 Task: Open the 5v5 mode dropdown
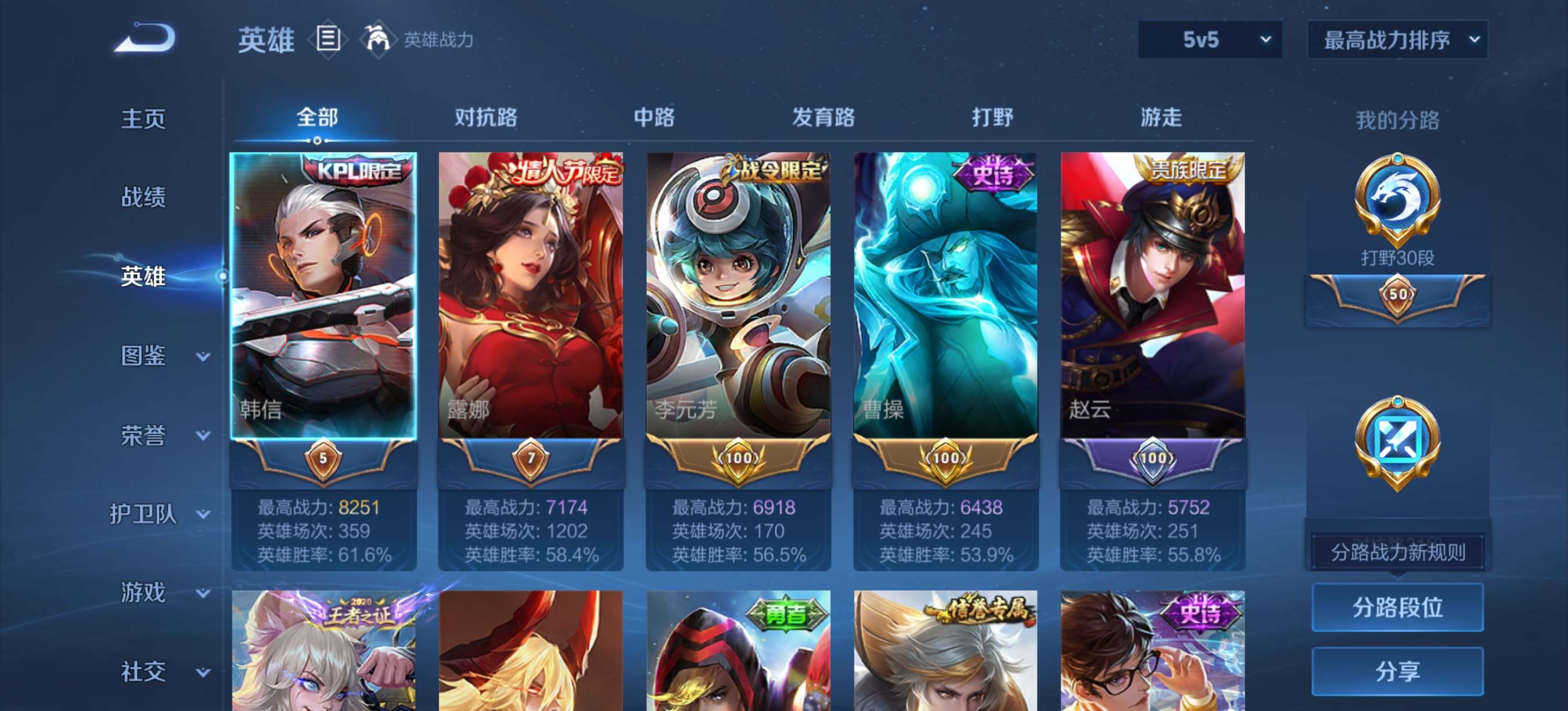tap(1210, 40)
